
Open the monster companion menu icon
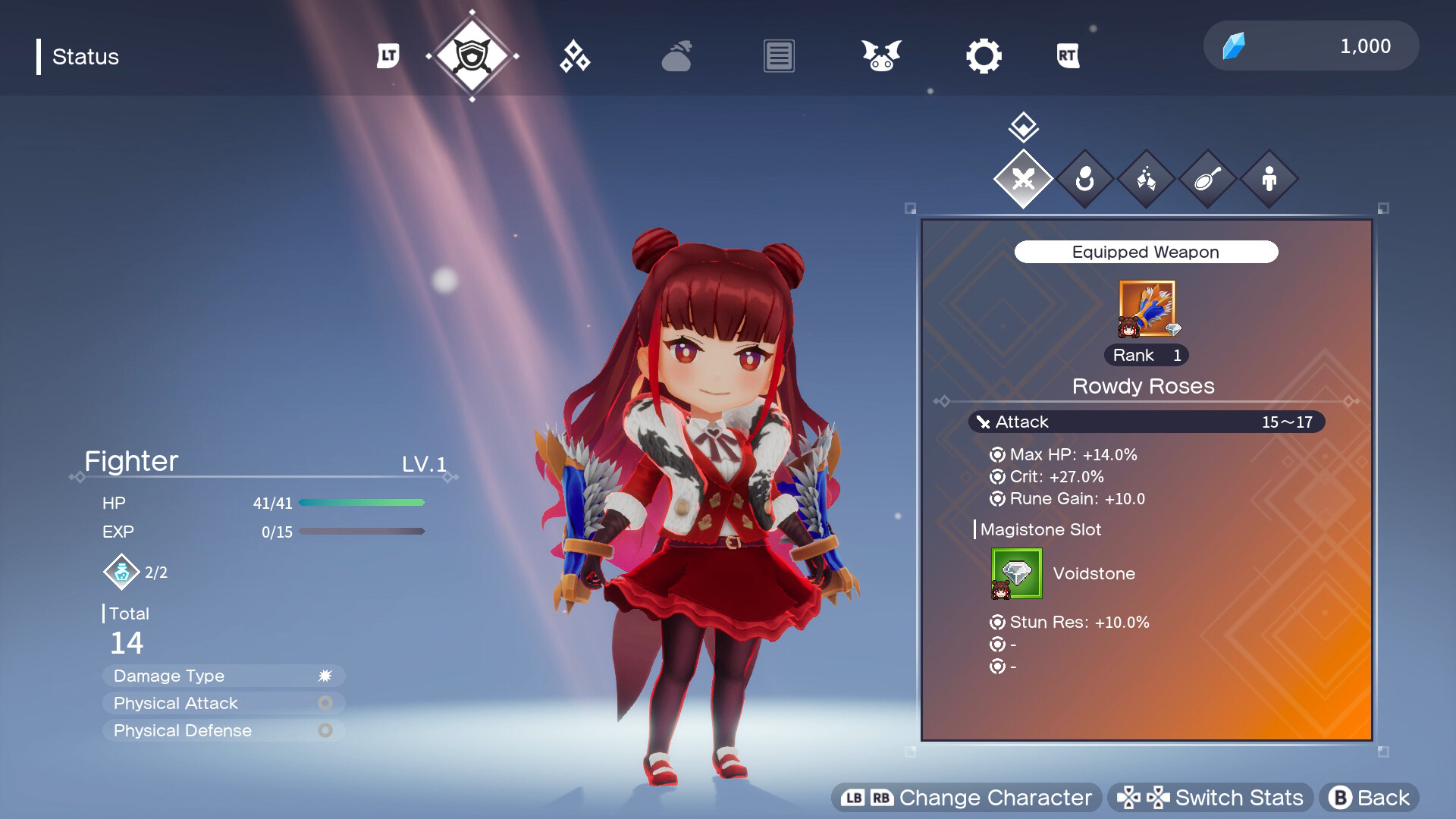tap(880, 55)
